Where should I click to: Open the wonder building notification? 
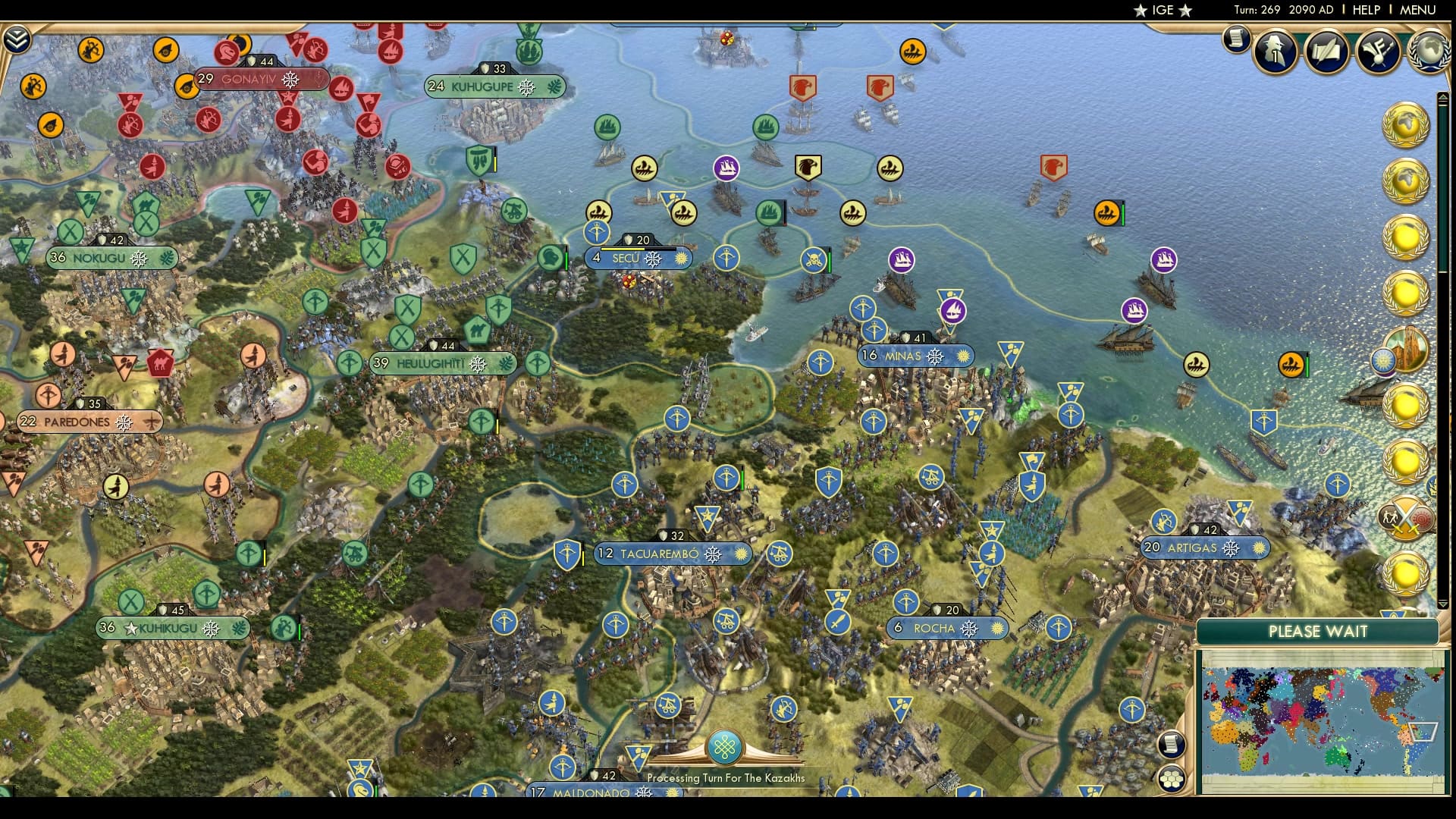click(x=1407, y=350)
